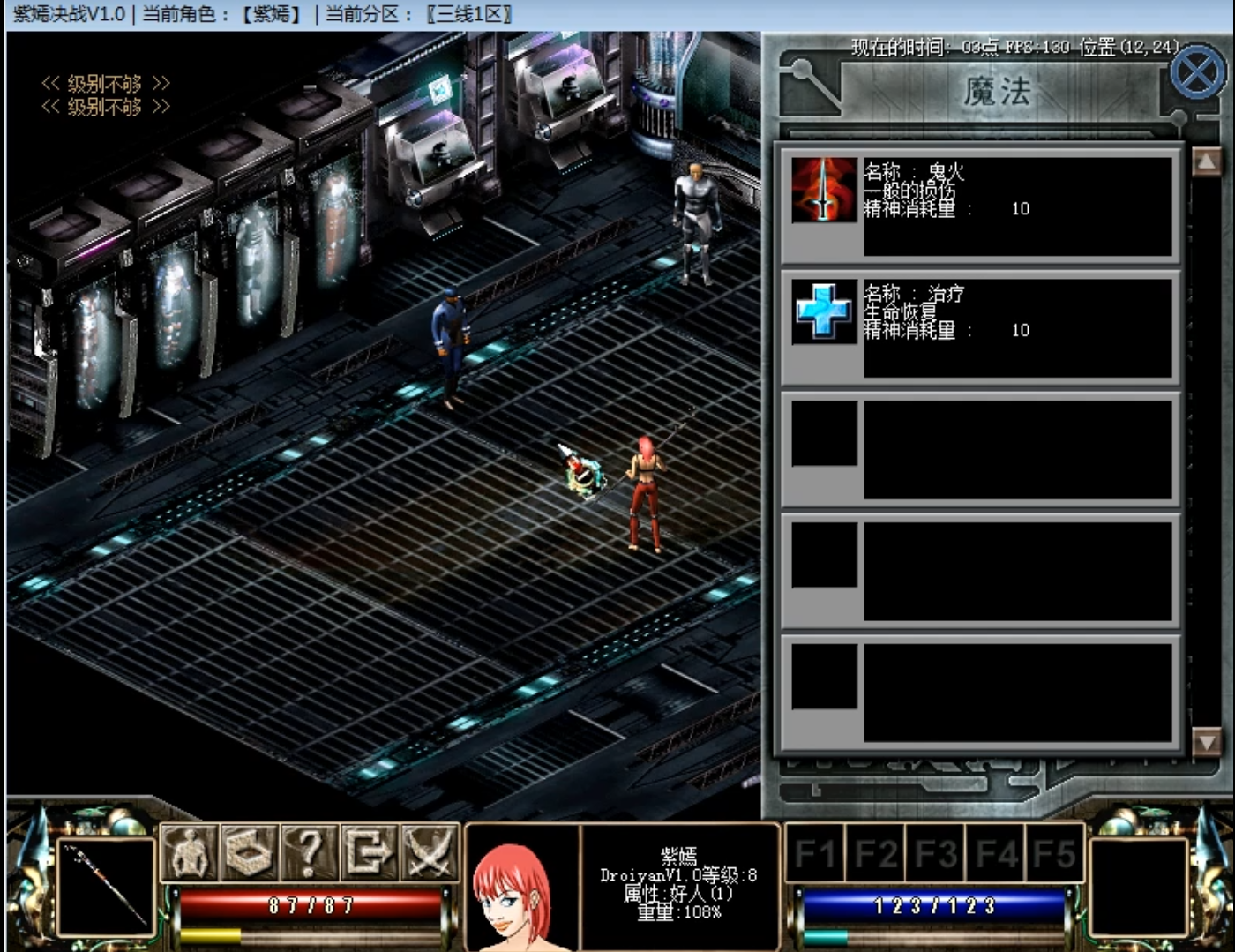Select the 鬼火 ghost fire spell

pos(824,190)
